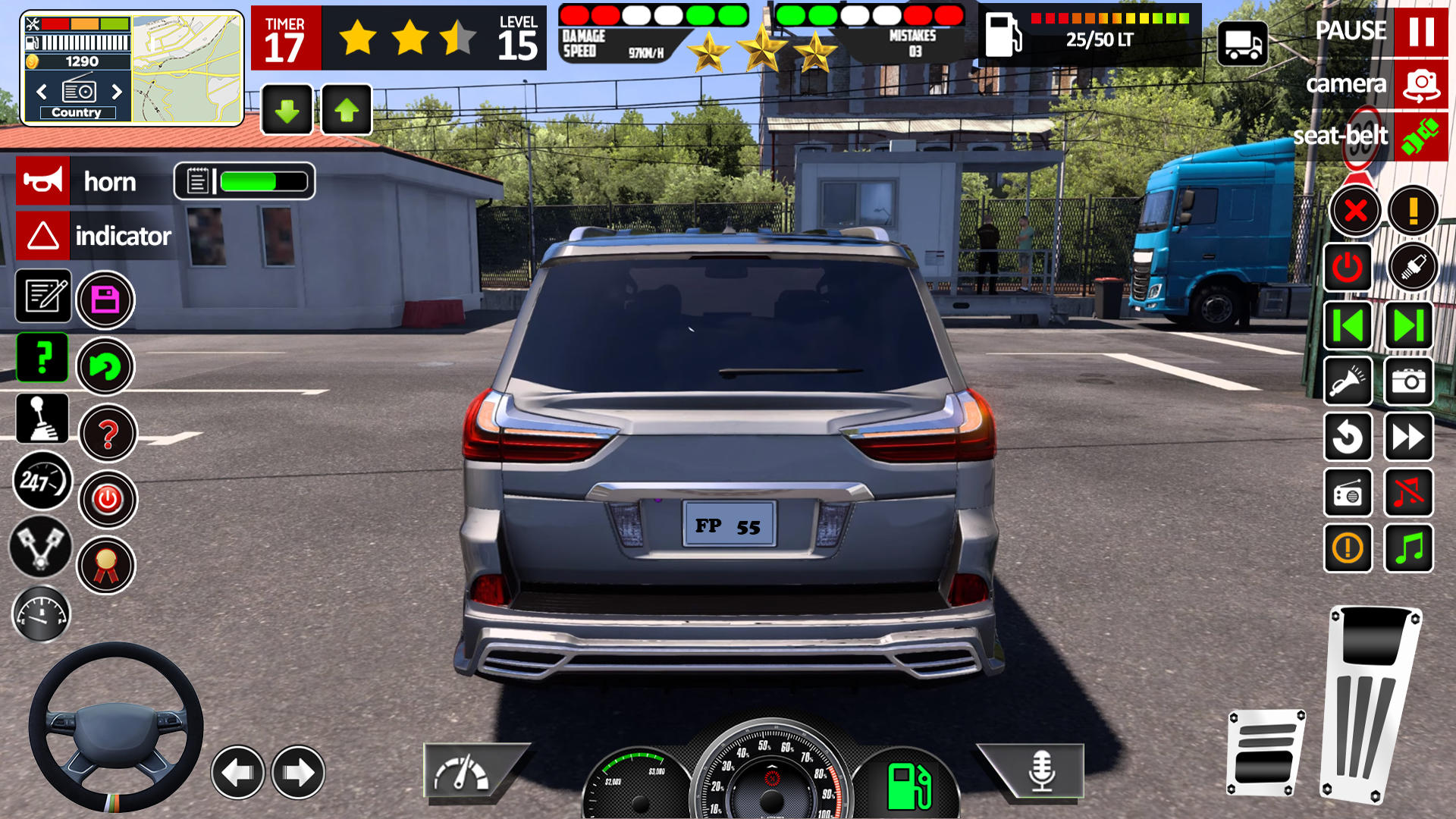Click the green question mark help button
1456x819 pixels.
point(42,358)
